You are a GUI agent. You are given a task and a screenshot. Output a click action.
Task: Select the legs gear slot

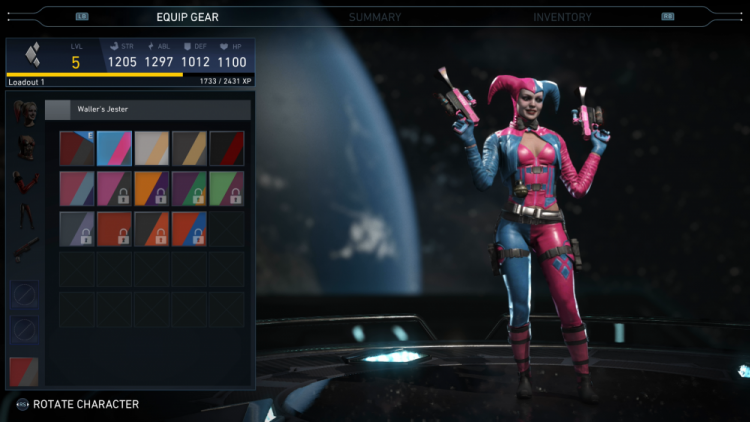(26, 217)
